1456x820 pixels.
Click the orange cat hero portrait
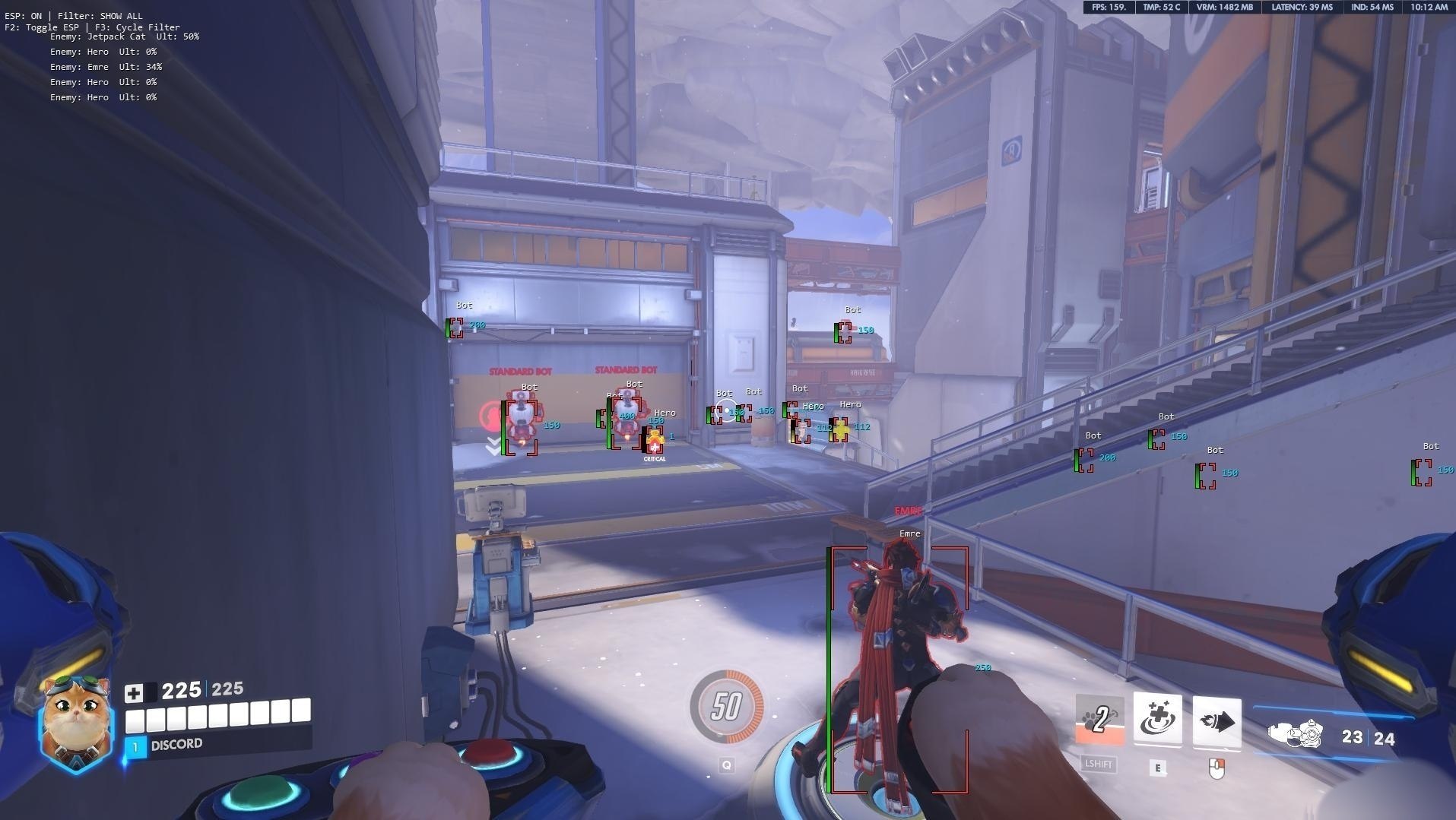pyautogui.click(x=76, y=721)
